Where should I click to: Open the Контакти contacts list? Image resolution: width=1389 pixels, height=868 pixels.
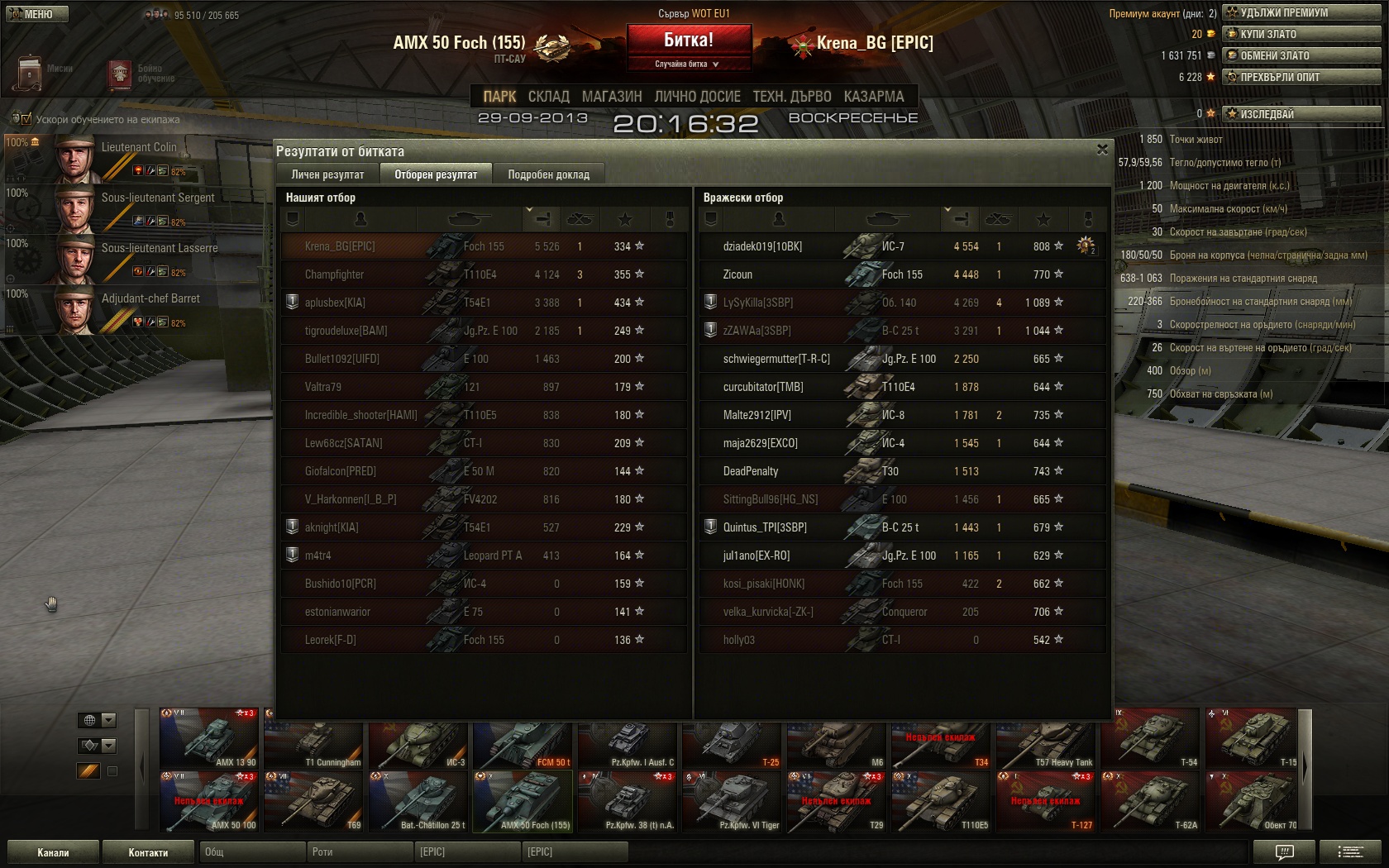coord(148,852)
